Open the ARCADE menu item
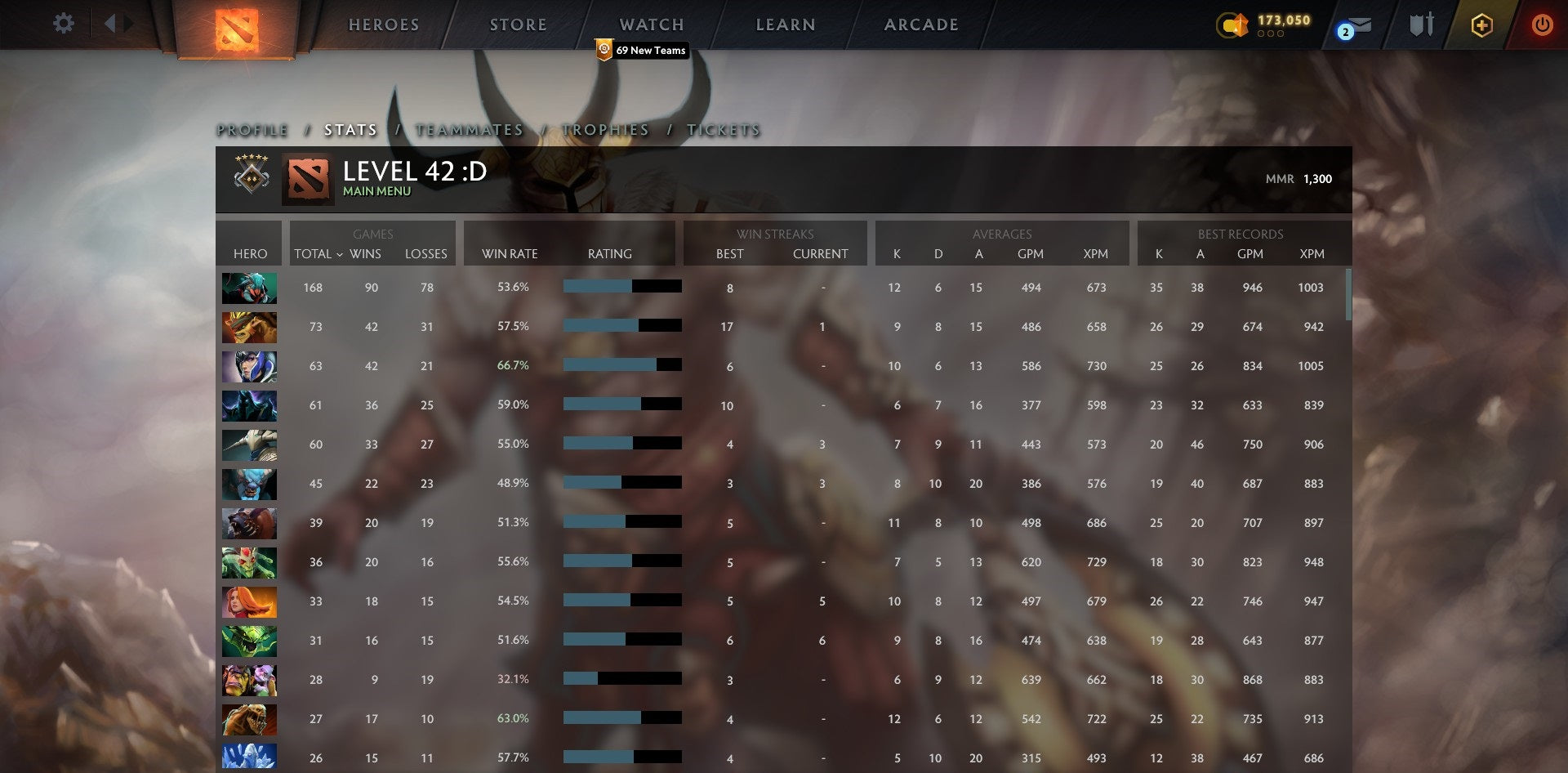The image size is (1568, 773). pos(920,25)
